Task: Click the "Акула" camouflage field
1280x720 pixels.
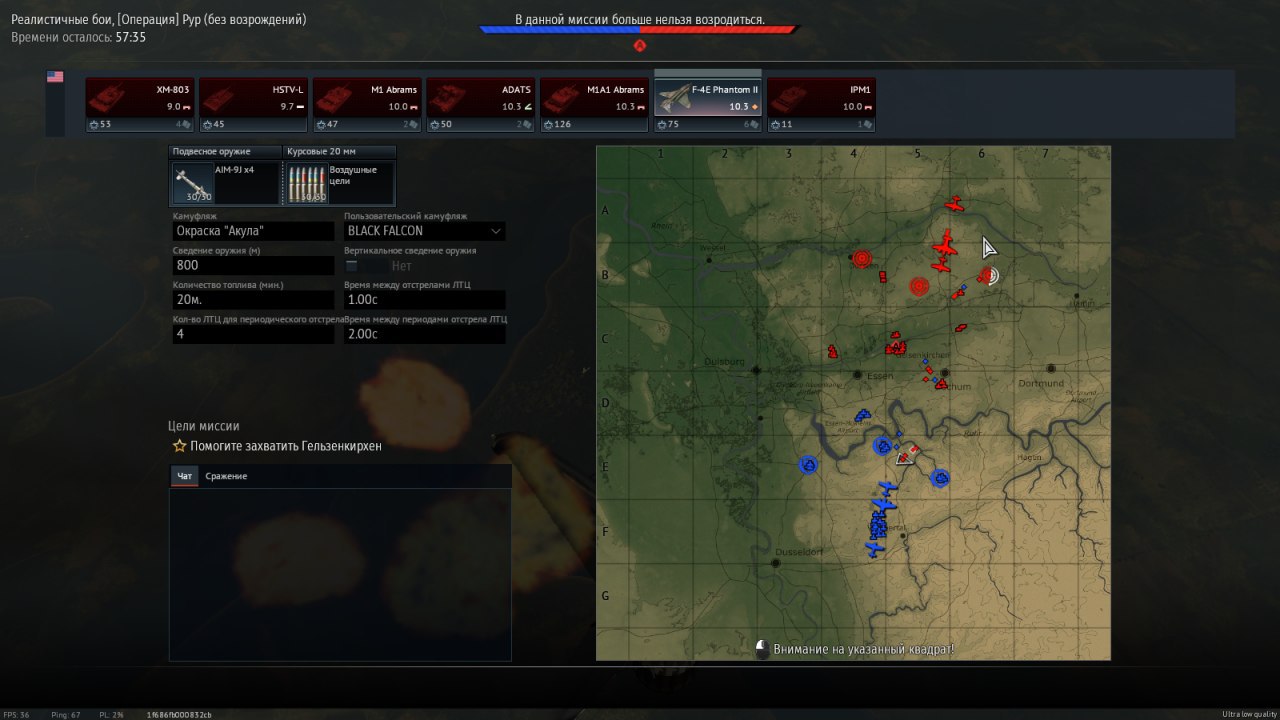Action: [253, 231]
